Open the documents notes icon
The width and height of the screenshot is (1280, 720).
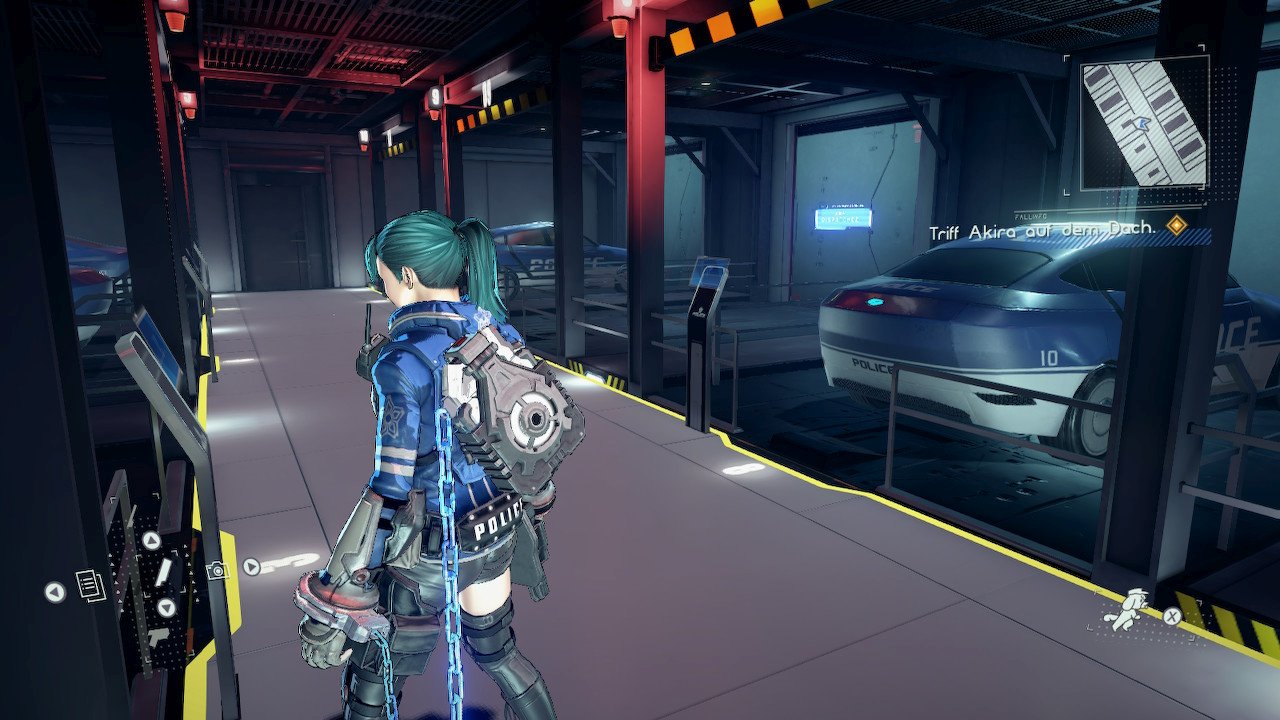[x=90, y=585]
